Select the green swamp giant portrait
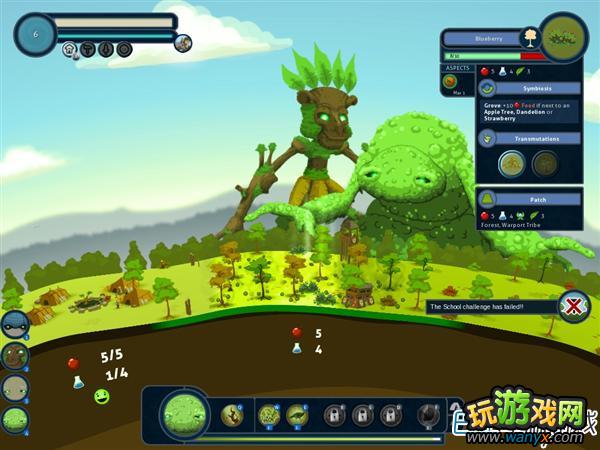Image resolution: width=600 pixels, height=450 pixels. [x=14, y=420]
